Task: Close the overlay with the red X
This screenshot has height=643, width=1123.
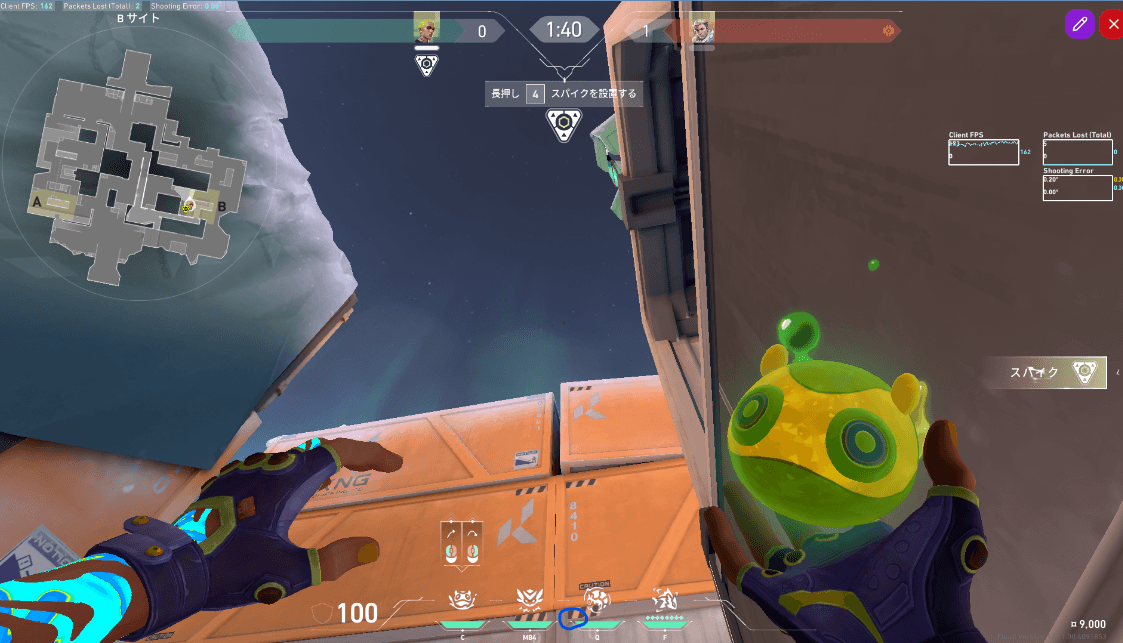Action: coord(1111,25)
